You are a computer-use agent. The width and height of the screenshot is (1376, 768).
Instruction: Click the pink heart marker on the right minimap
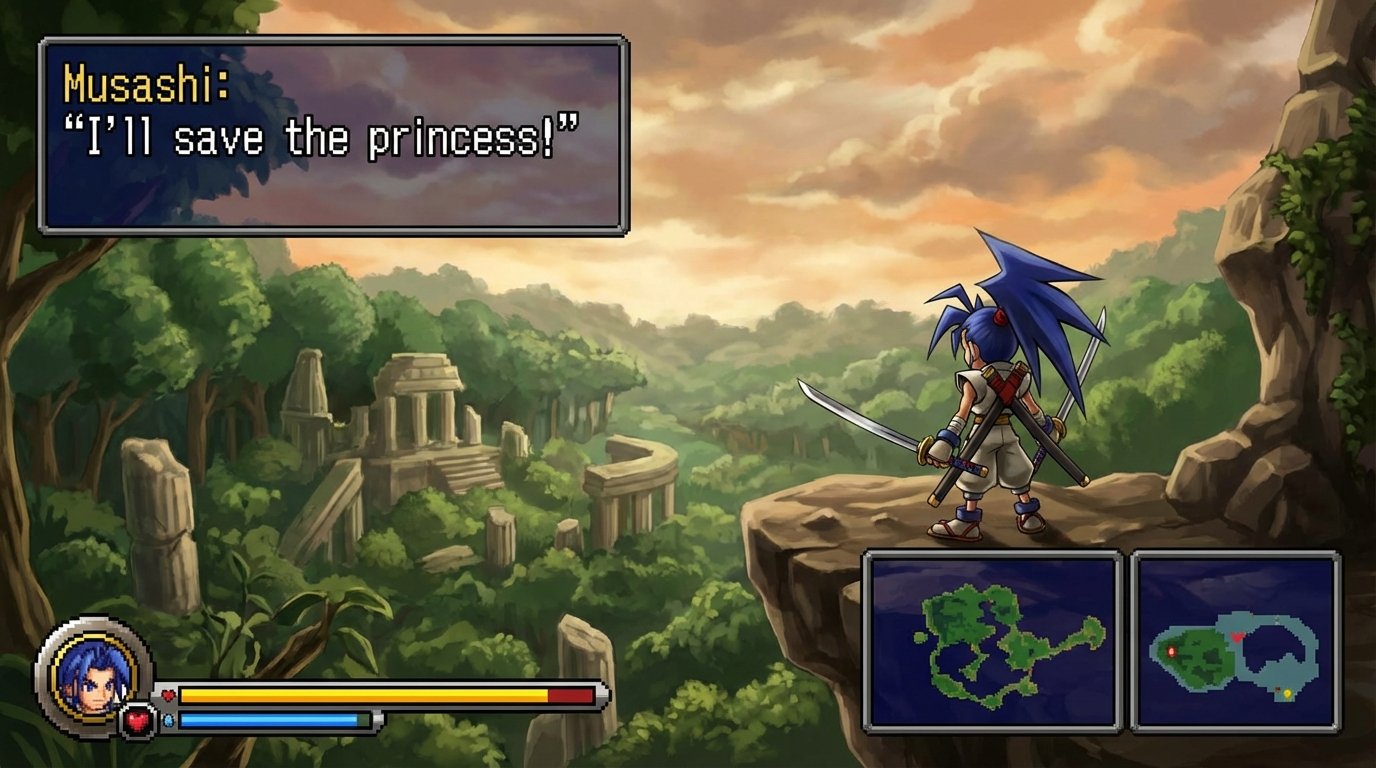pyautogui.click(x=1236, y=637)
